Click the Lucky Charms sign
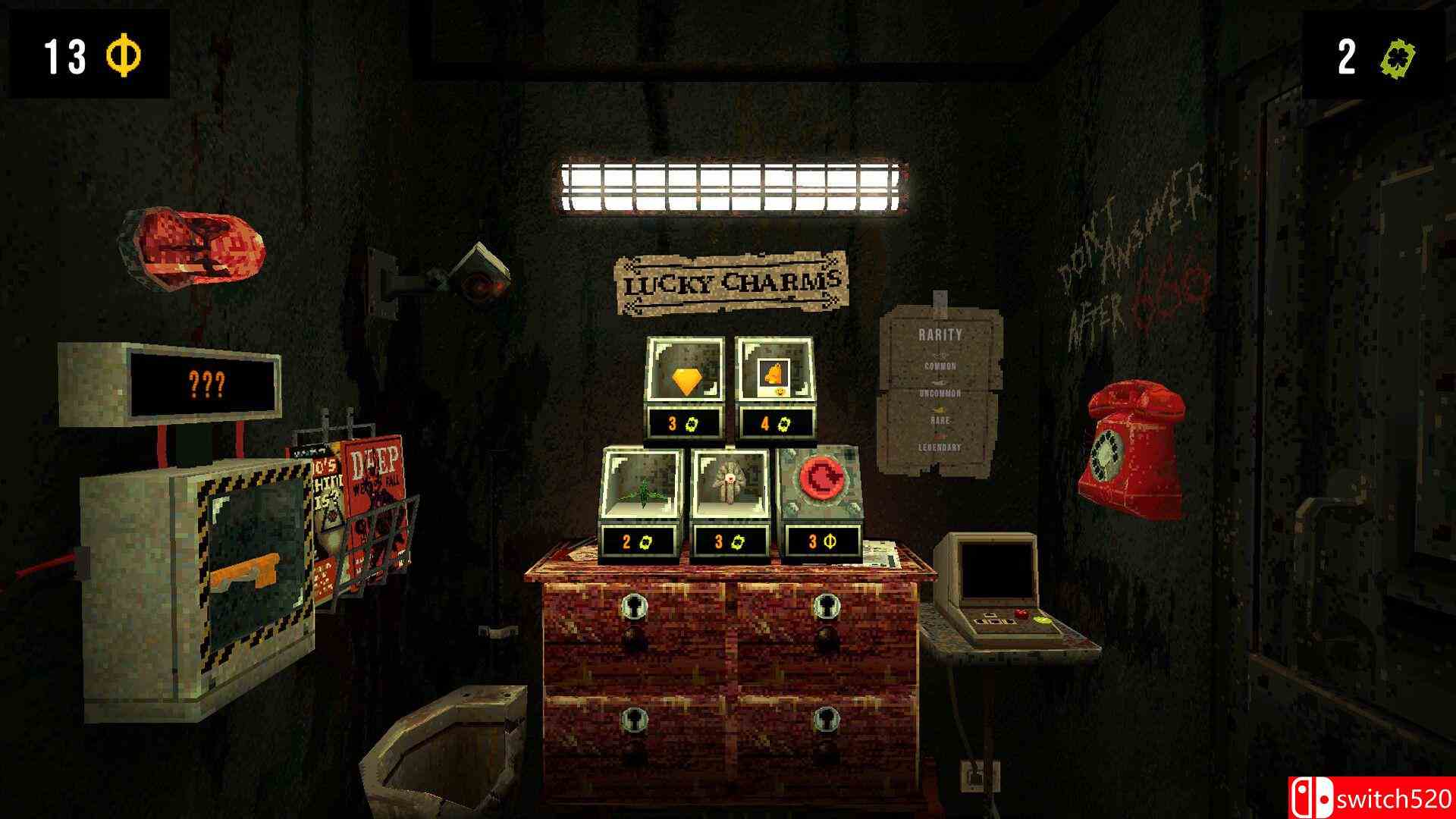The width and height of the screenshot is (1456, 819). pos(730,281)
